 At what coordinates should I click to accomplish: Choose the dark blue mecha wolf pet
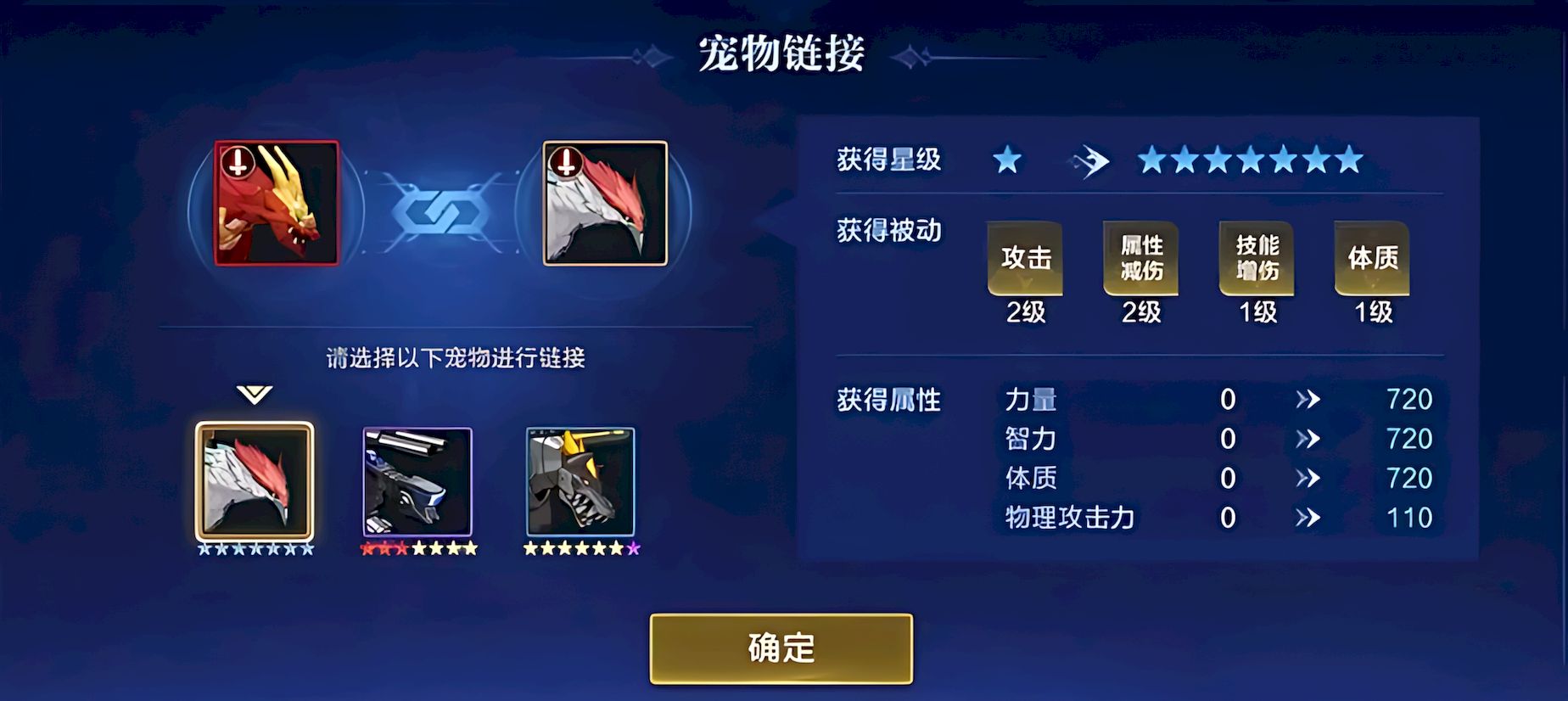417,481
